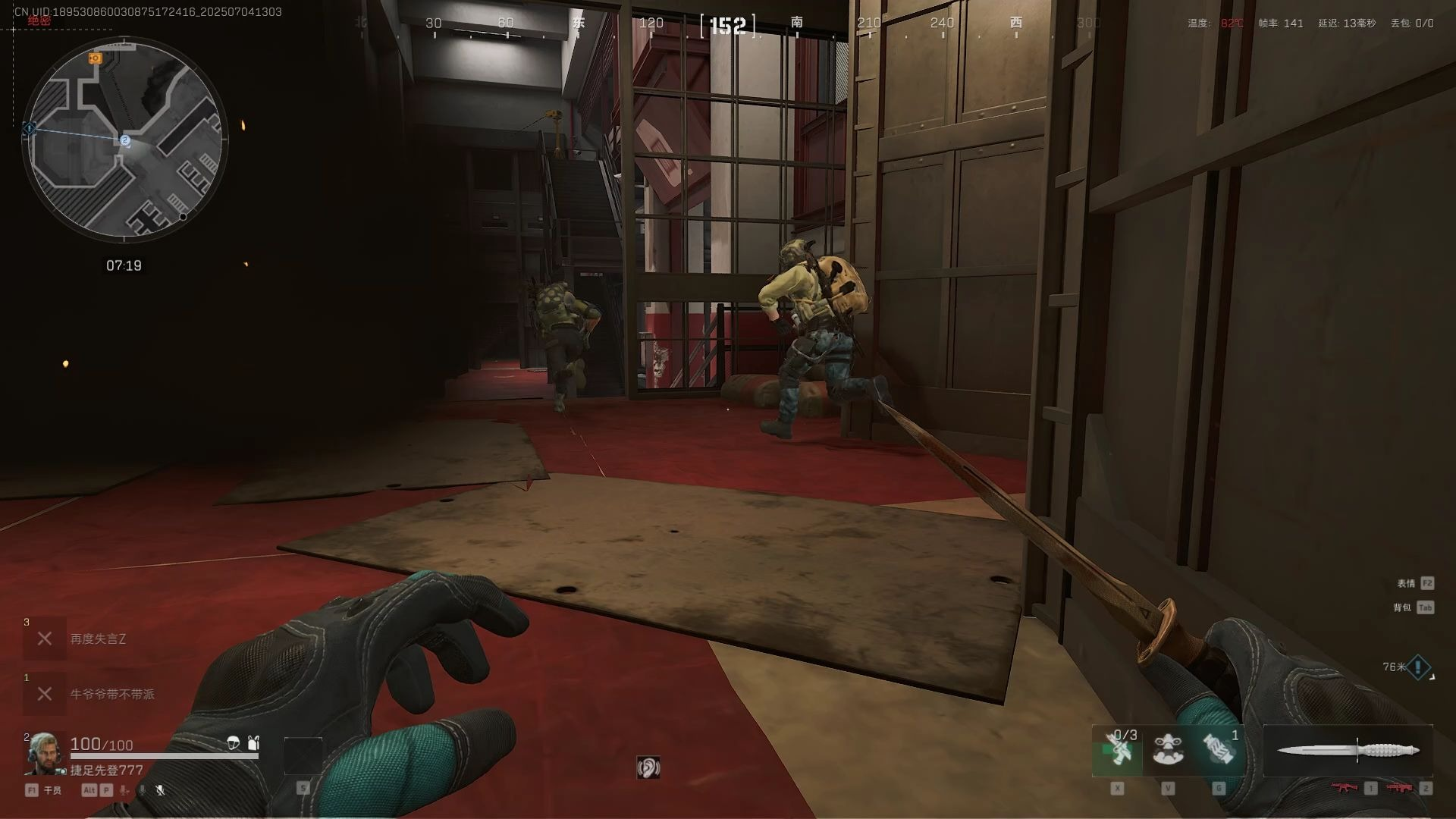Select teammate 再度失言Z in squad list
The height and width of the screenshot is (819, 1456).
coord(98,639)
